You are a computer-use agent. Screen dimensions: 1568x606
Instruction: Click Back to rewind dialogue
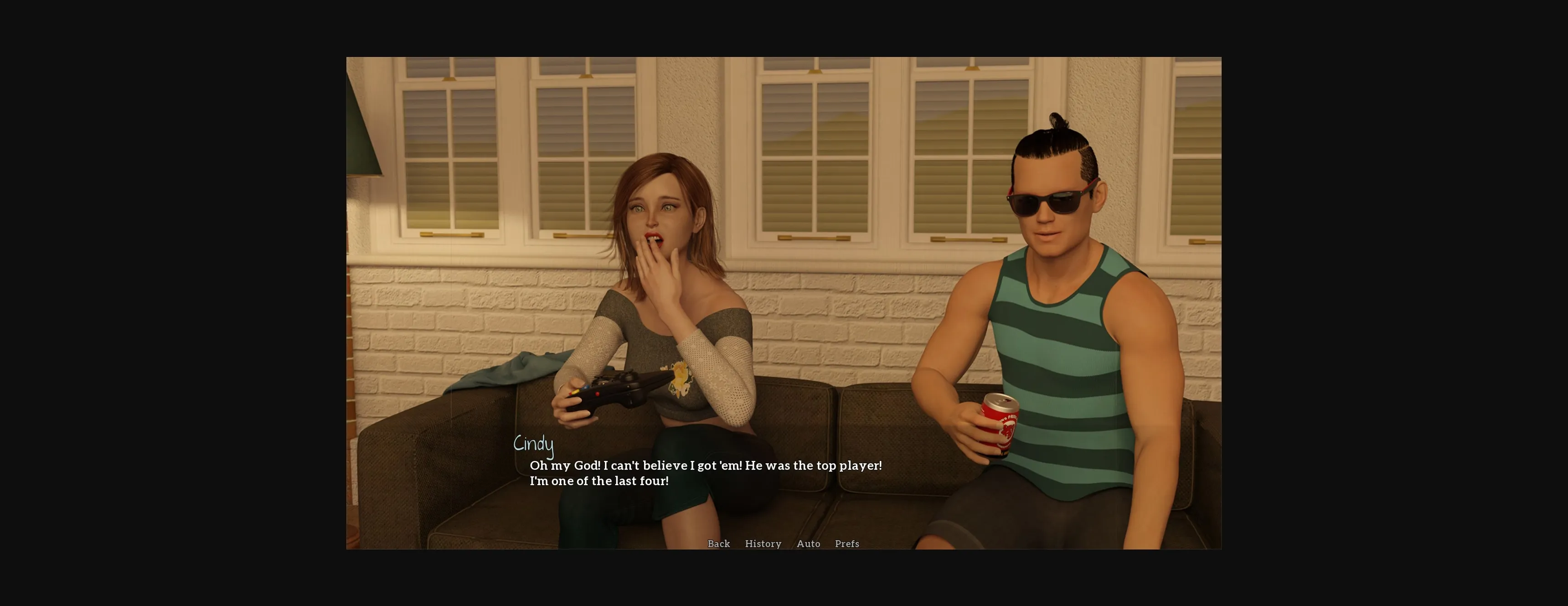[718, 544]
